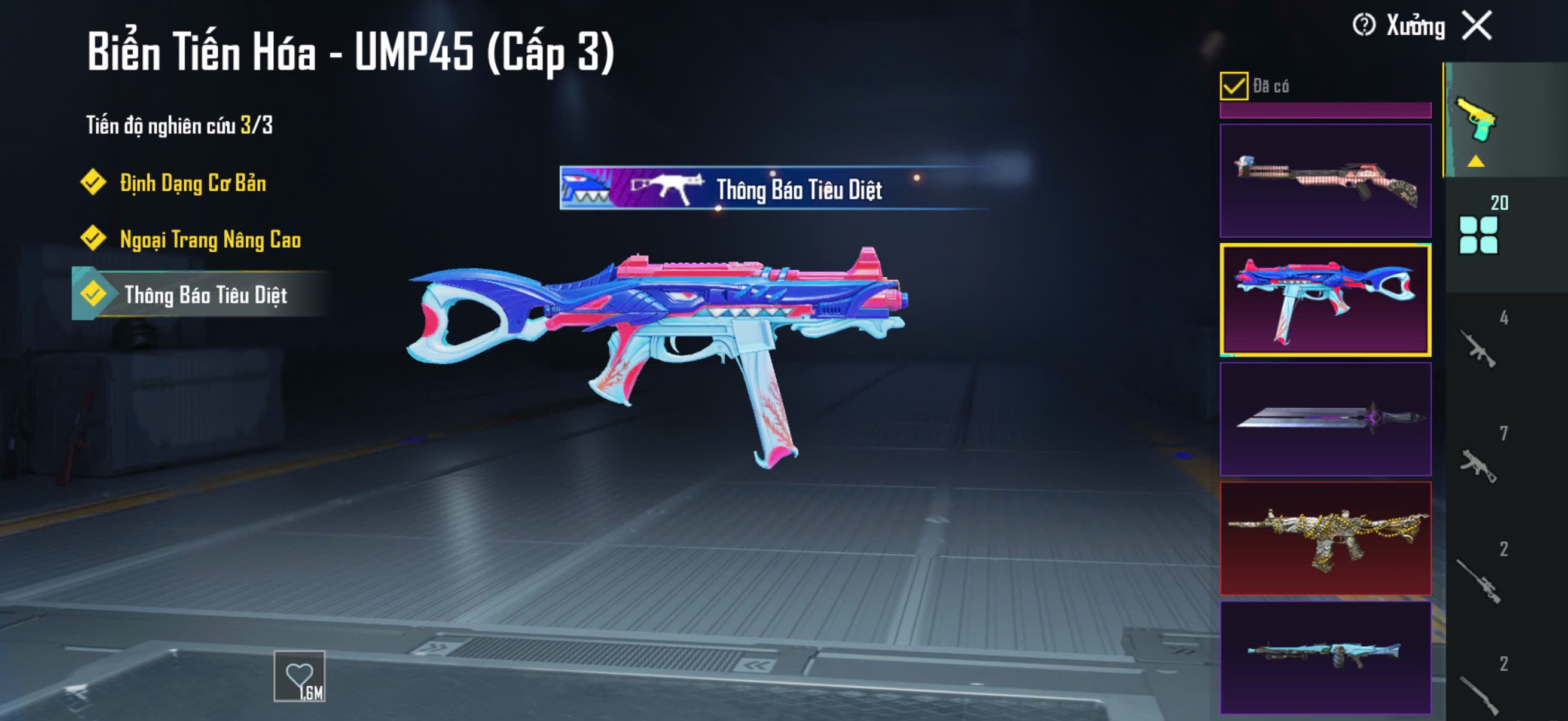Preview the Thông Báo Tiêu Diệt kill banner
Viewport: 1568px width, 721px height.
(773, 188)
